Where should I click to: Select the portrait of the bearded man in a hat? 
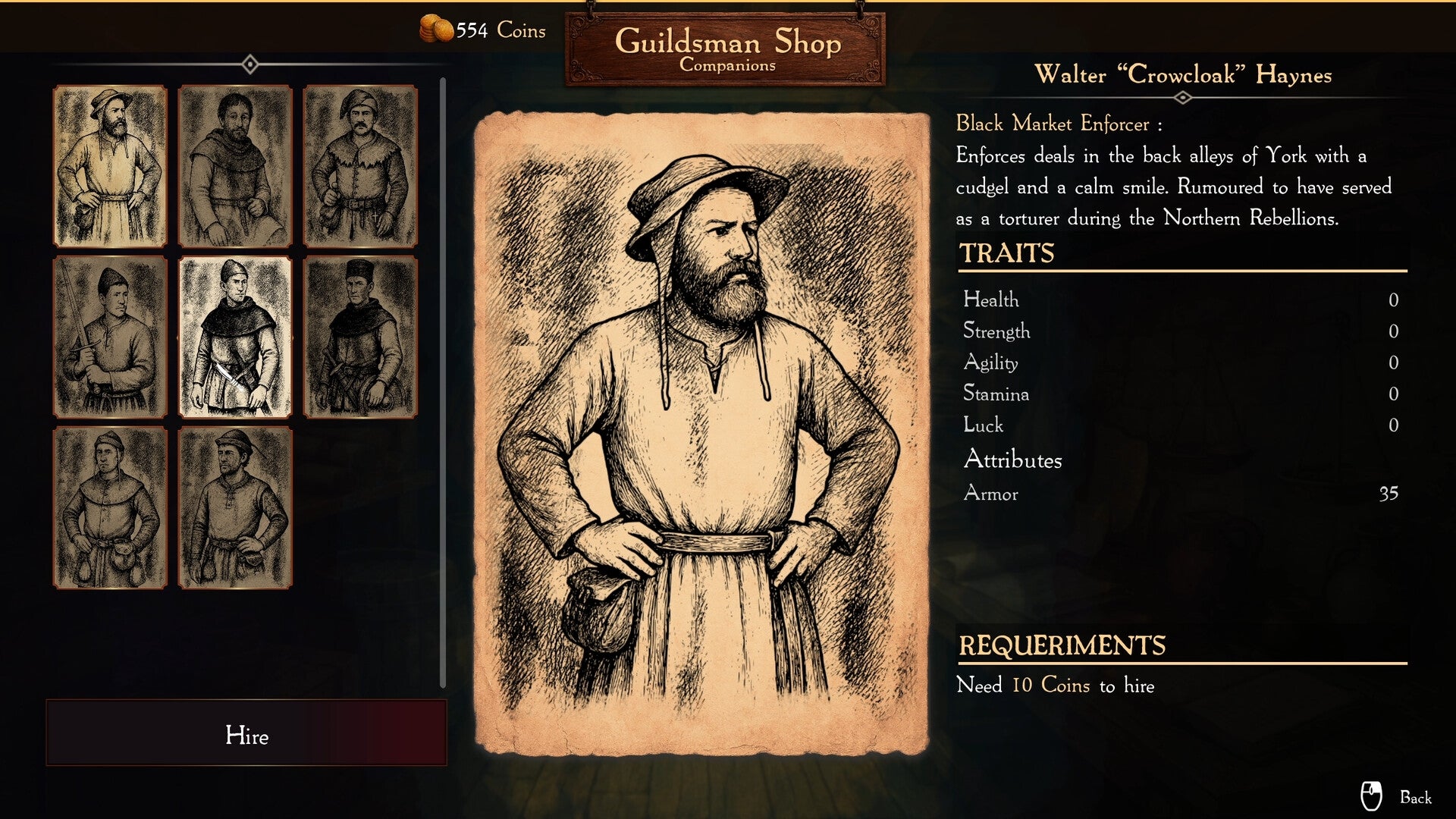point(110,168)
